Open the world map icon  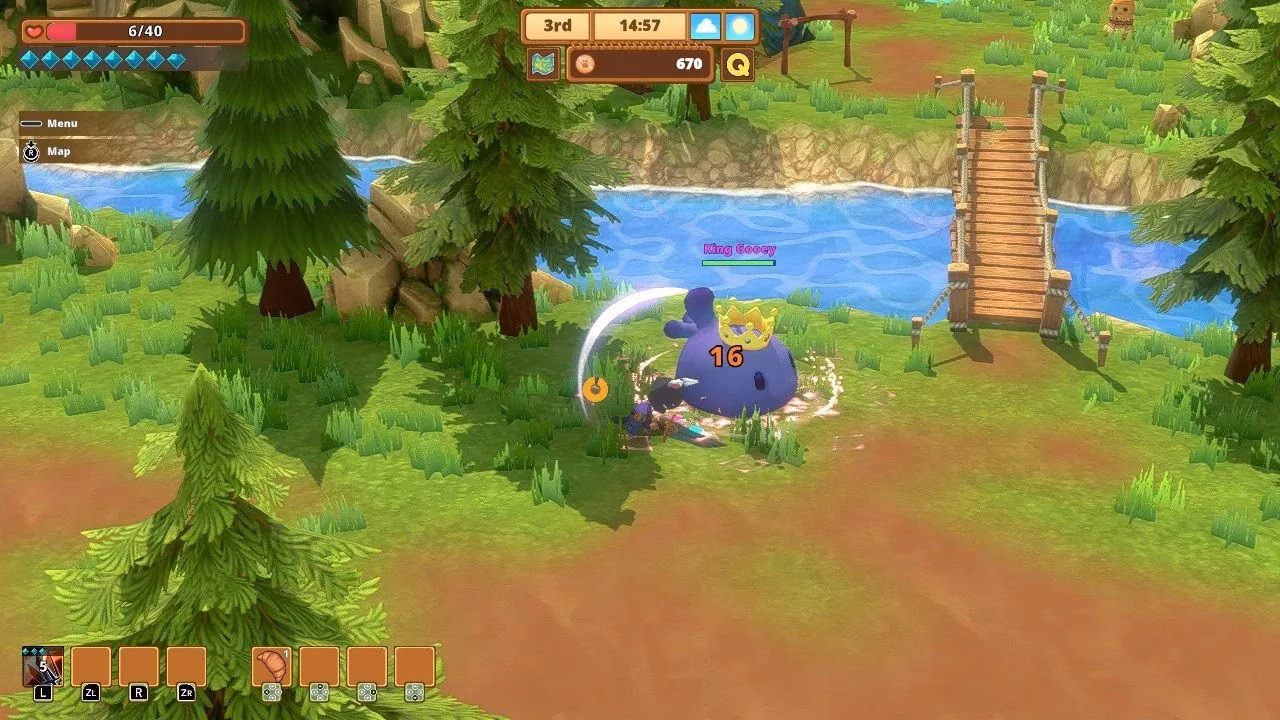544,65
